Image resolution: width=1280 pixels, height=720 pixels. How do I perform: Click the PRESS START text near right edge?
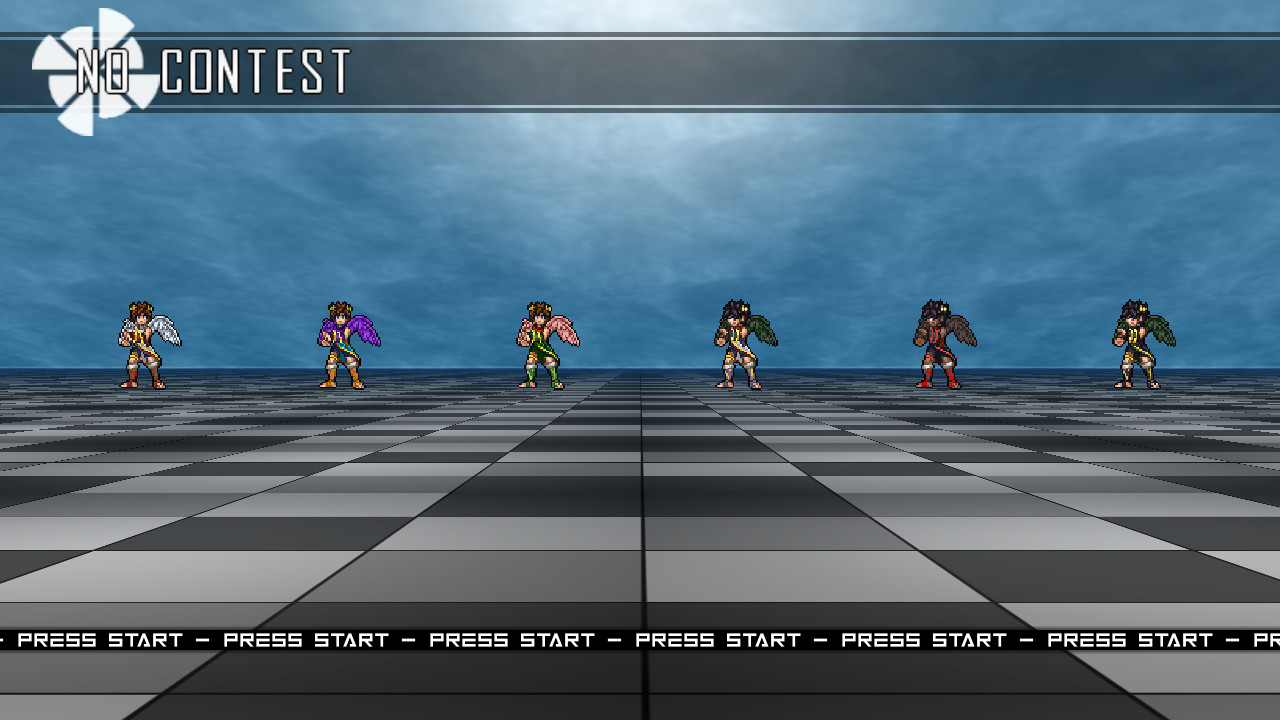(x=1130, y=640)
